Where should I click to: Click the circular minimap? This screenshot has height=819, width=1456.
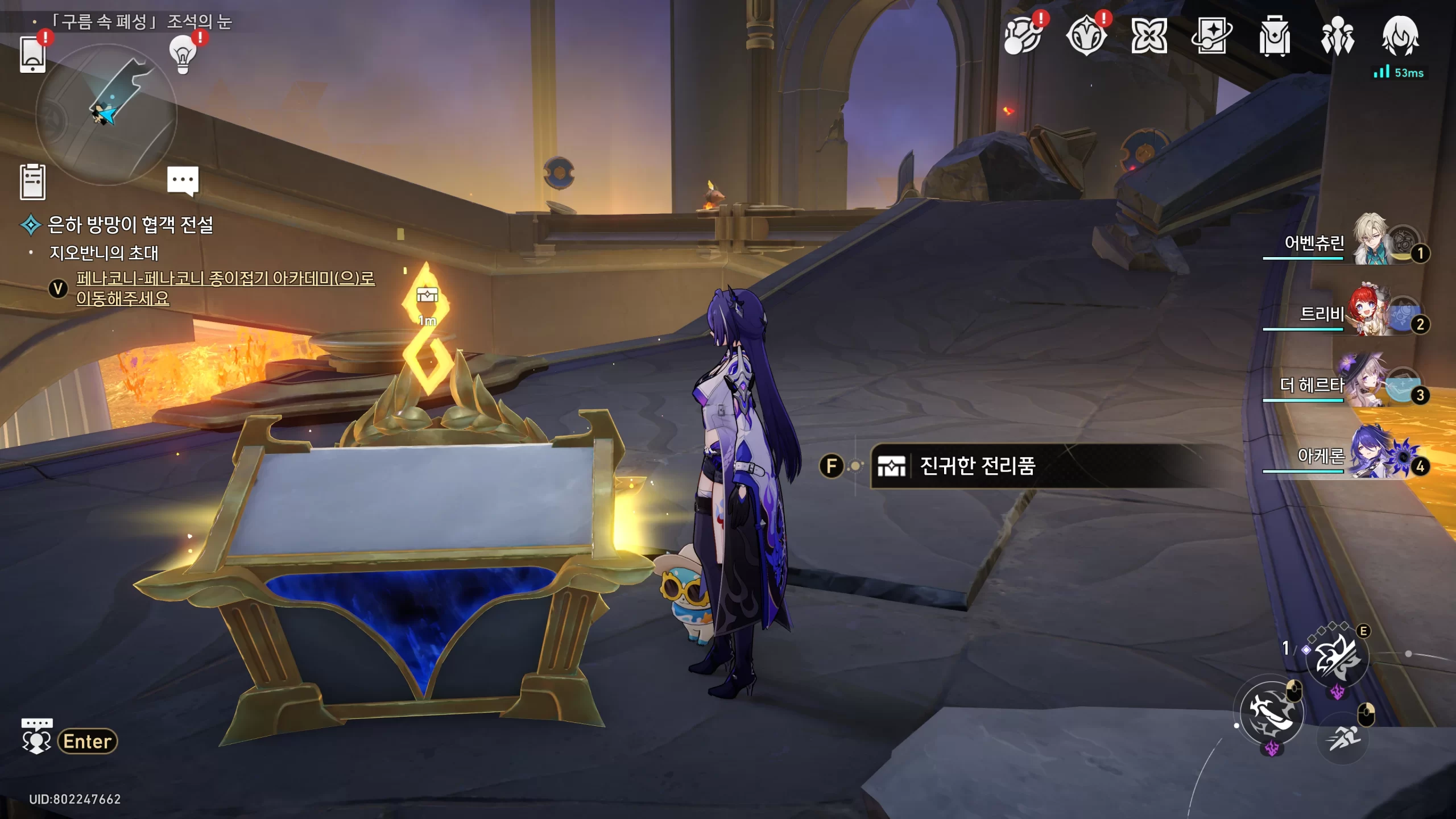(x=106, y=115)
